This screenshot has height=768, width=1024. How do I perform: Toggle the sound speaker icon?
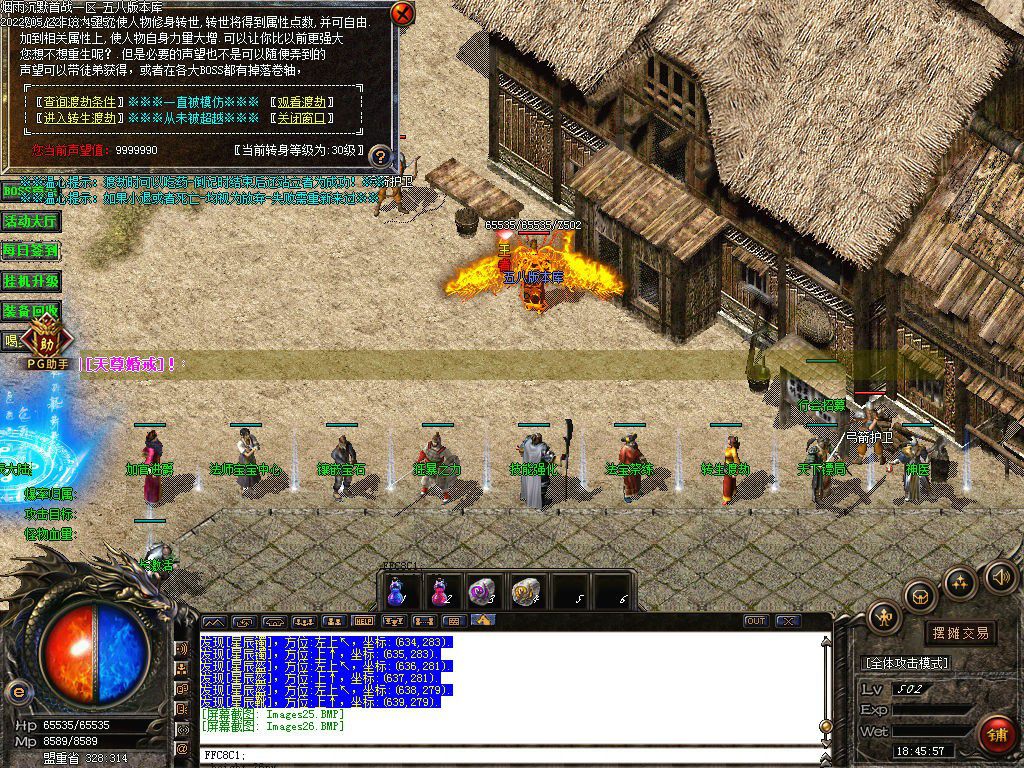(1000, 576)
